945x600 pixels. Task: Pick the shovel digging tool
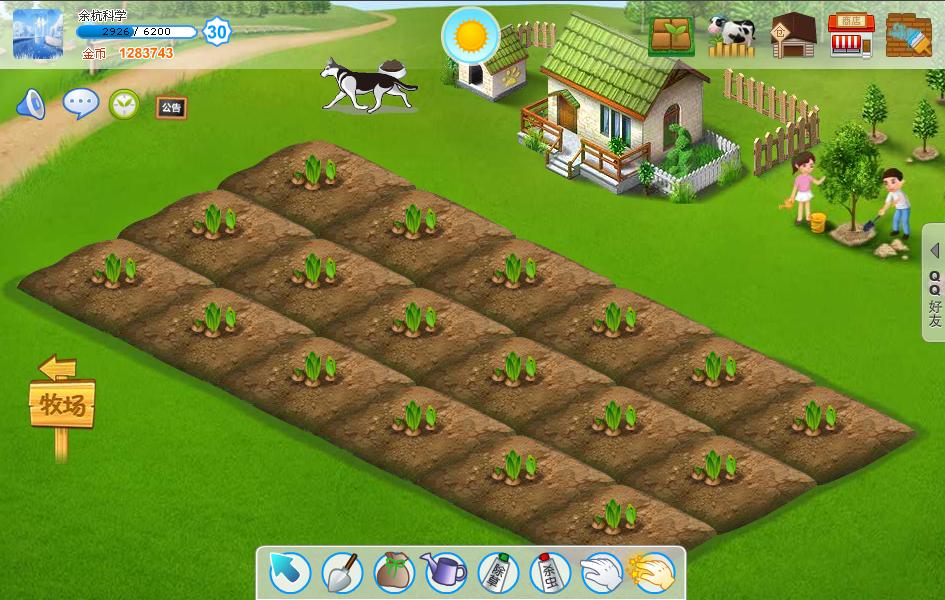[342, 572]
